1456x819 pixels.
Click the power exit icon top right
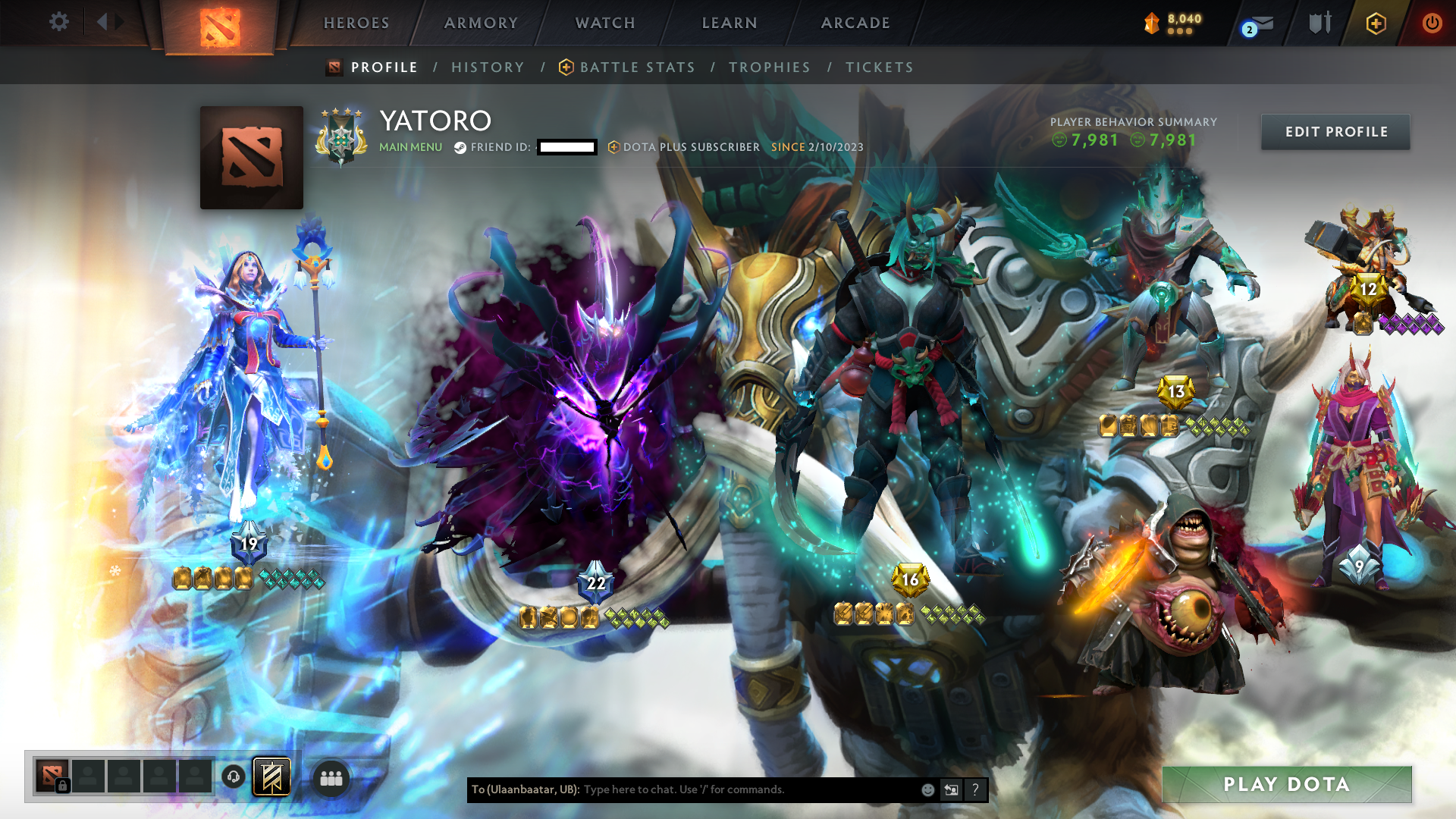[x=1432, y=23]
